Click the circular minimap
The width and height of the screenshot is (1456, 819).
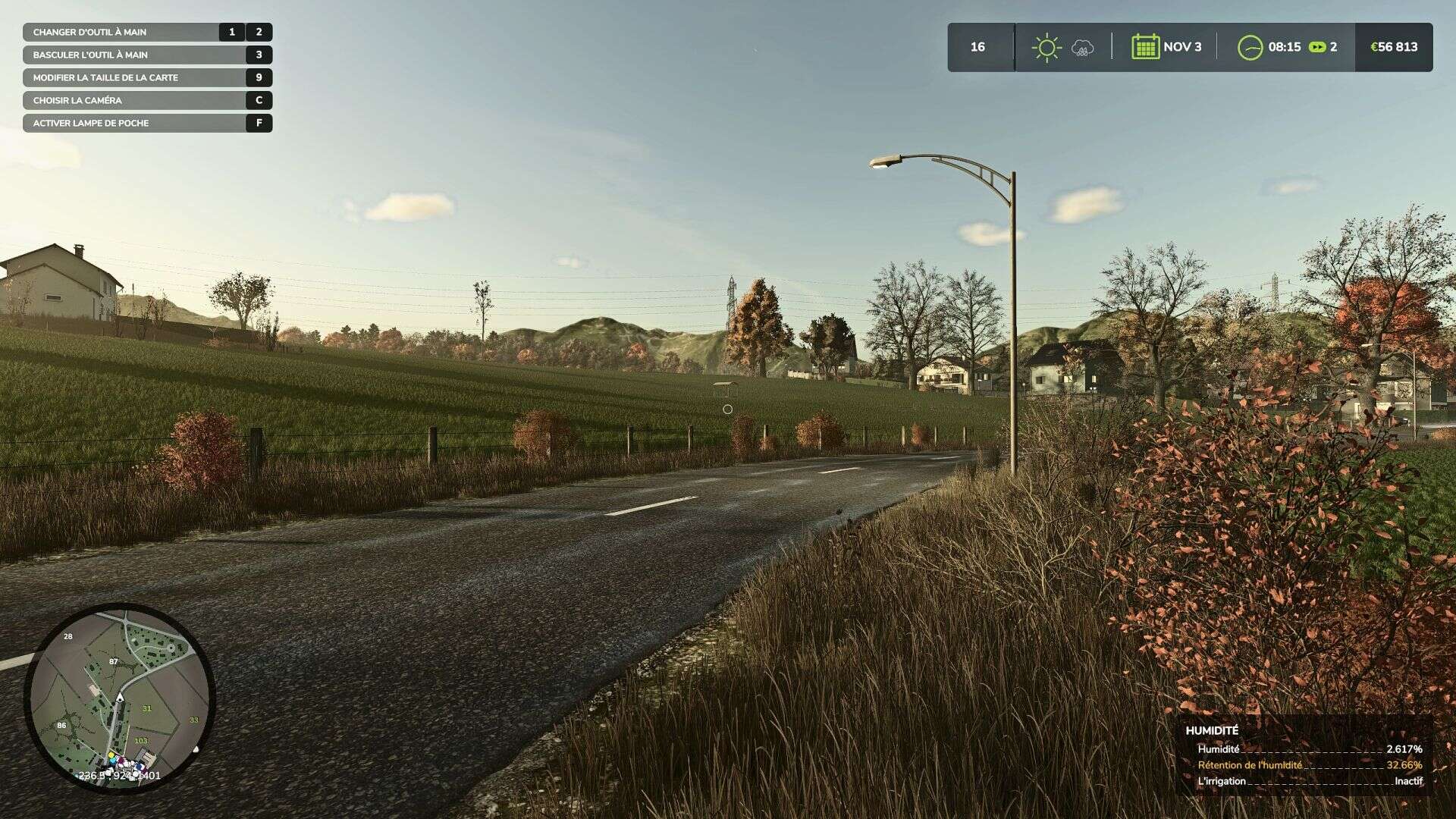(x=120, y=698)
